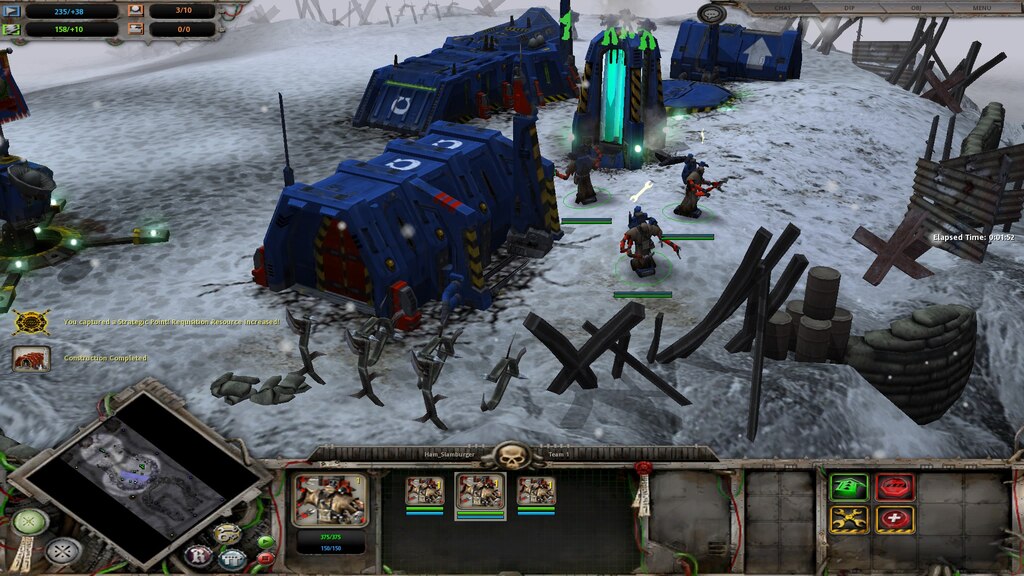Choose the yellow wrench repair command
Screen dimensions: 1024x576
849,520
